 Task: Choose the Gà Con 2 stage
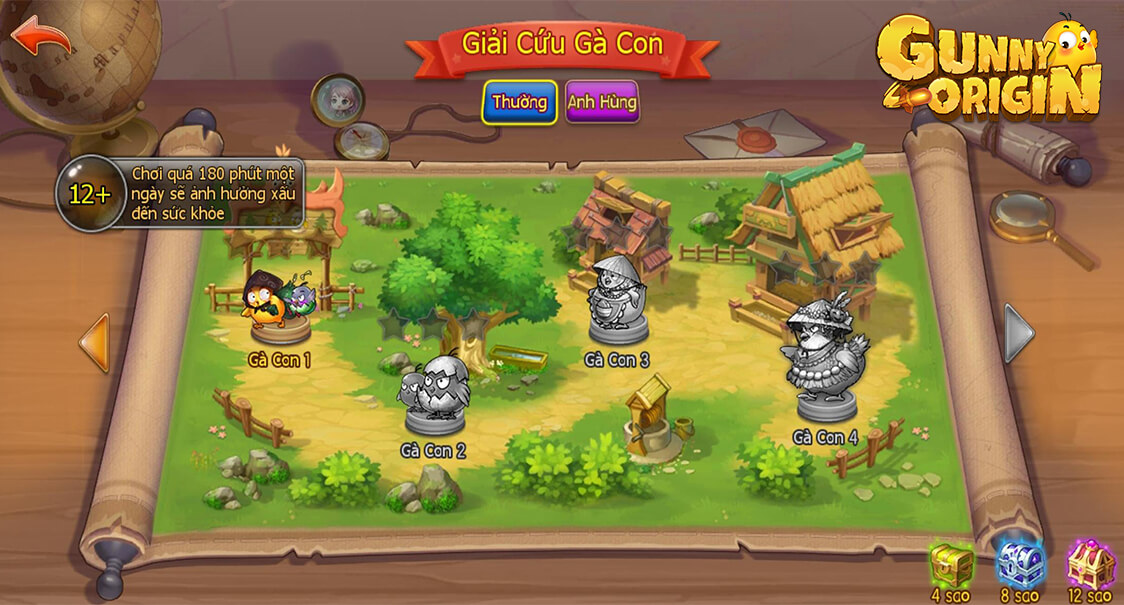[435, 395]
